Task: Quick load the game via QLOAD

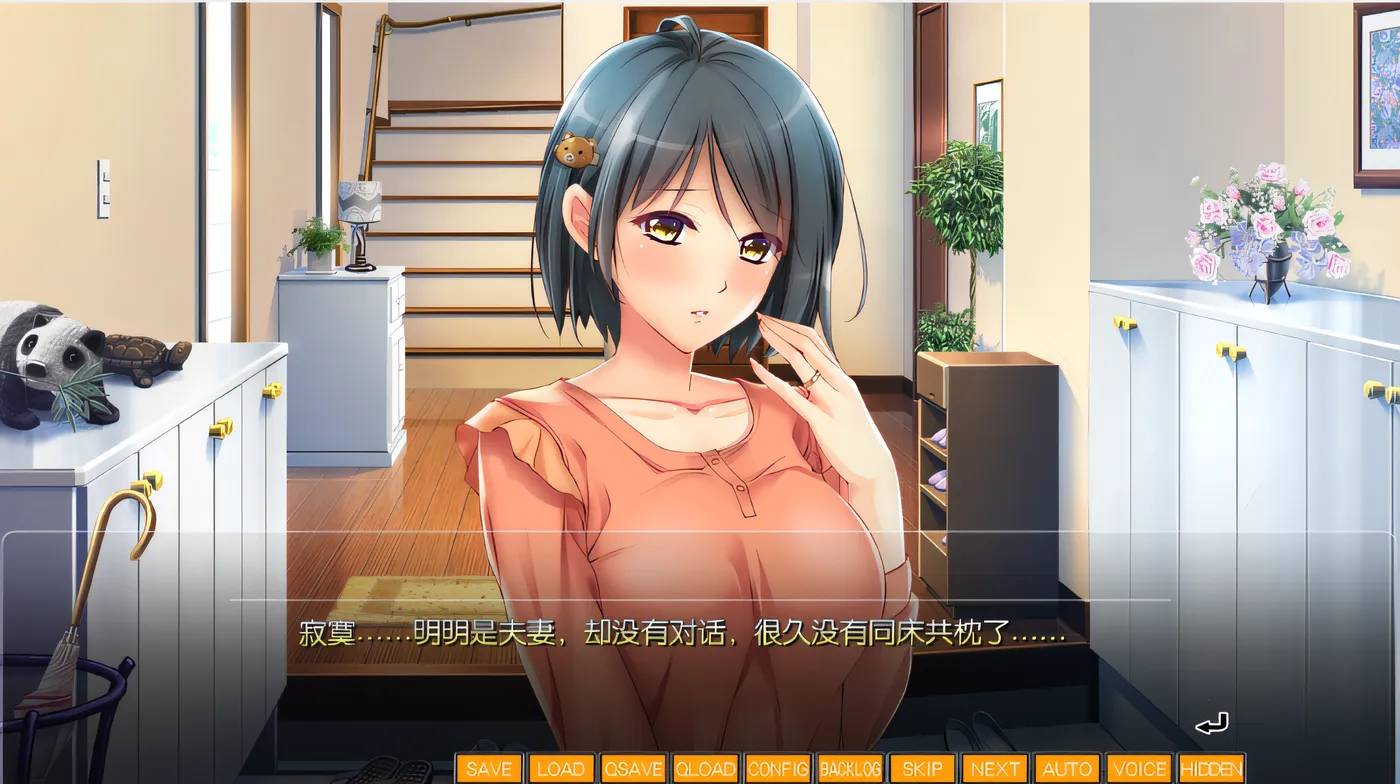Action: point(707,768)
